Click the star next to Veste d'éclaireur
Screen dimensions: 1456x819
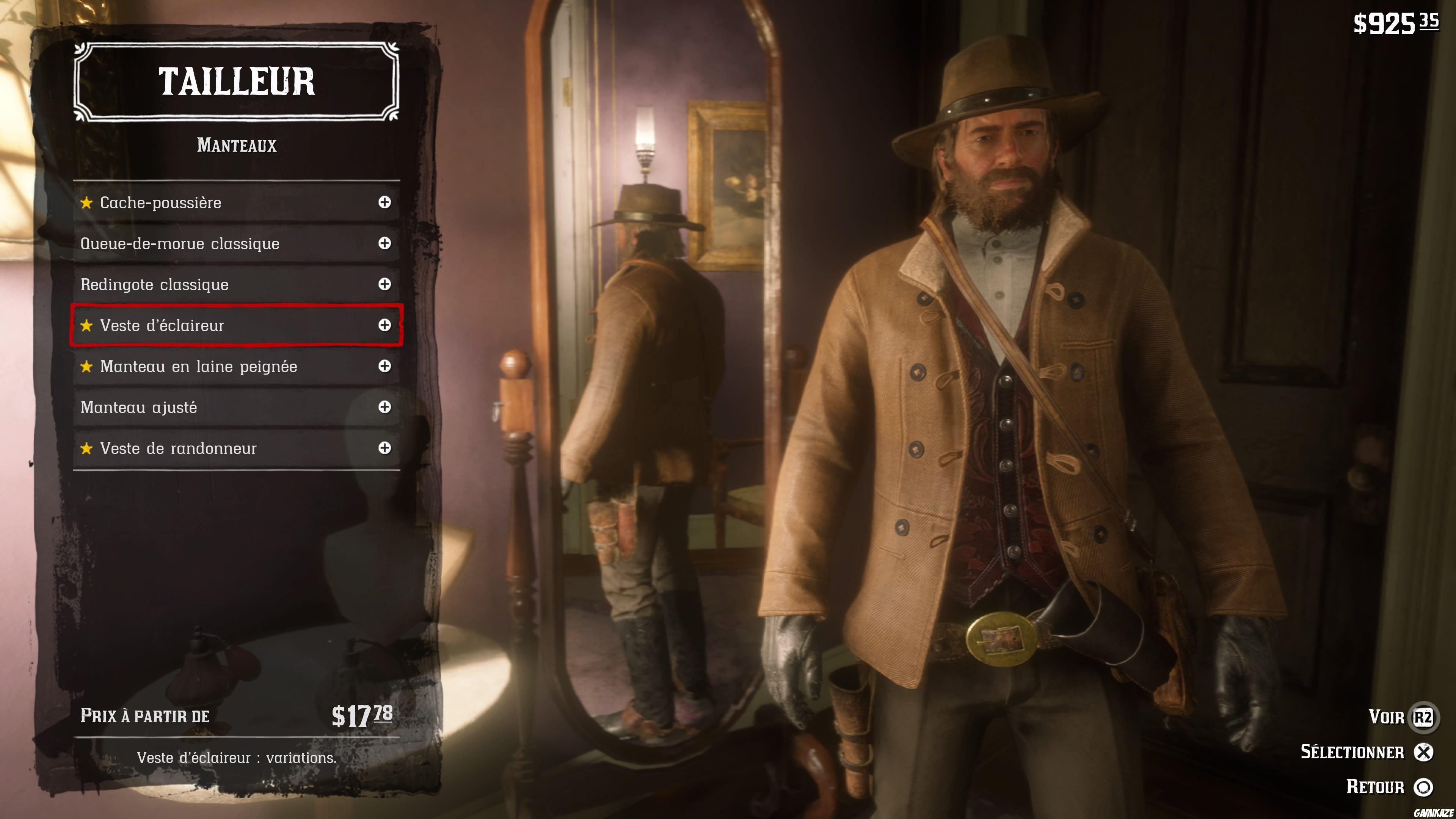(87, 325)
